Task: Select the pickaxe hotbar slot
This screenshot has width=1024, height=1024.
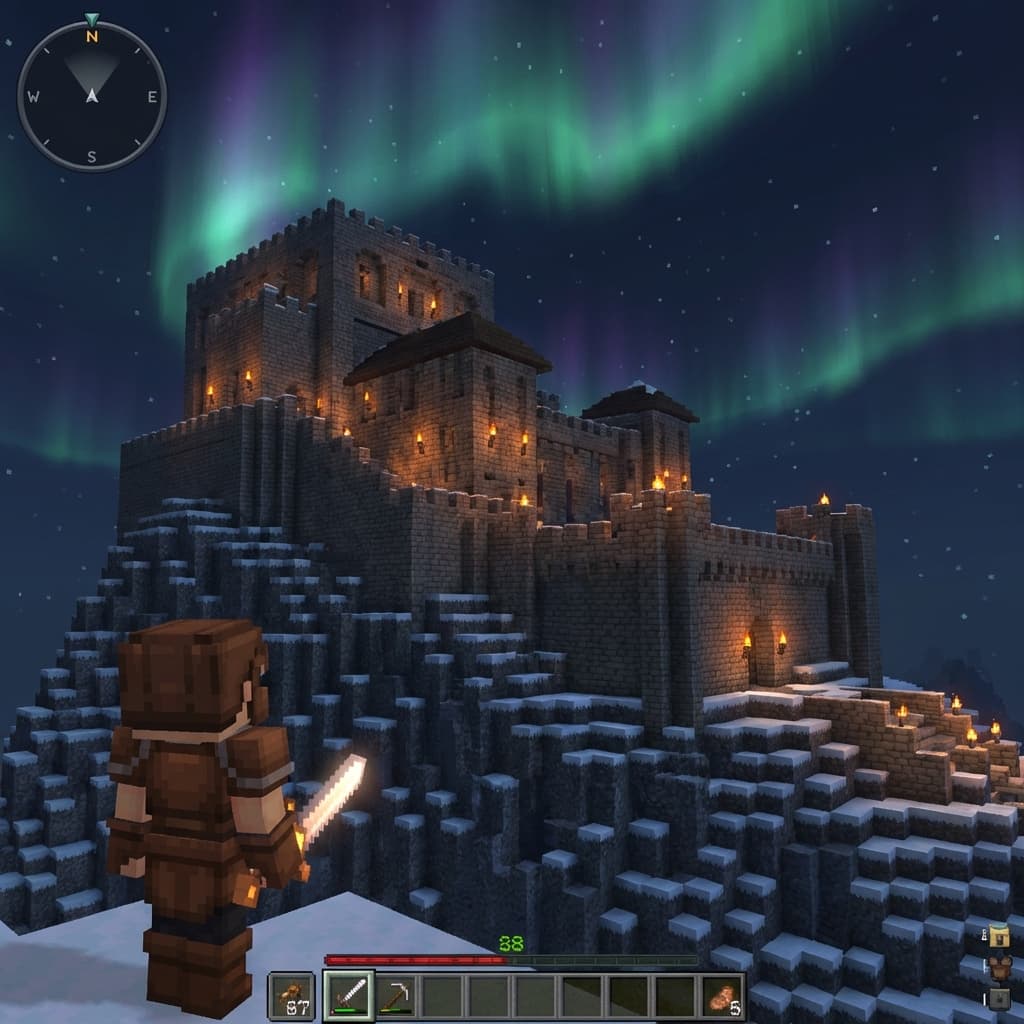Action: pyautogui.click(x=397, y=996)
